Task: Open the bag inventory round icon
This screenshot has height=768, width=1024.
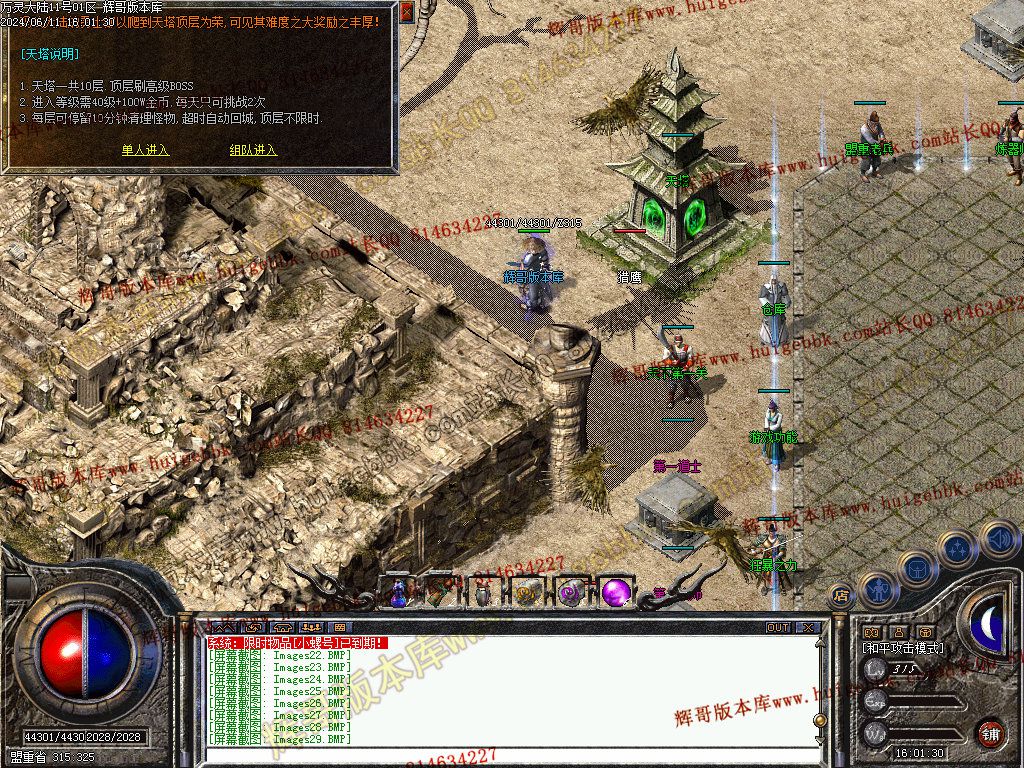Action: [x=916, y=568]
